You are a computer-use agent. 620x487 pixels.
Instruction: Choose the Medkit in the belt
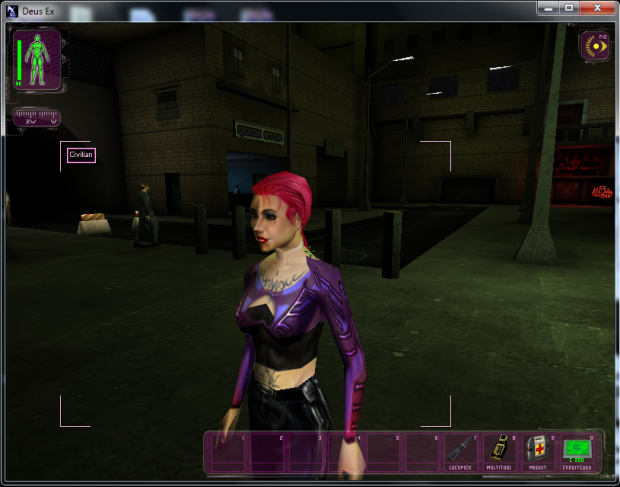coord(539,451)
